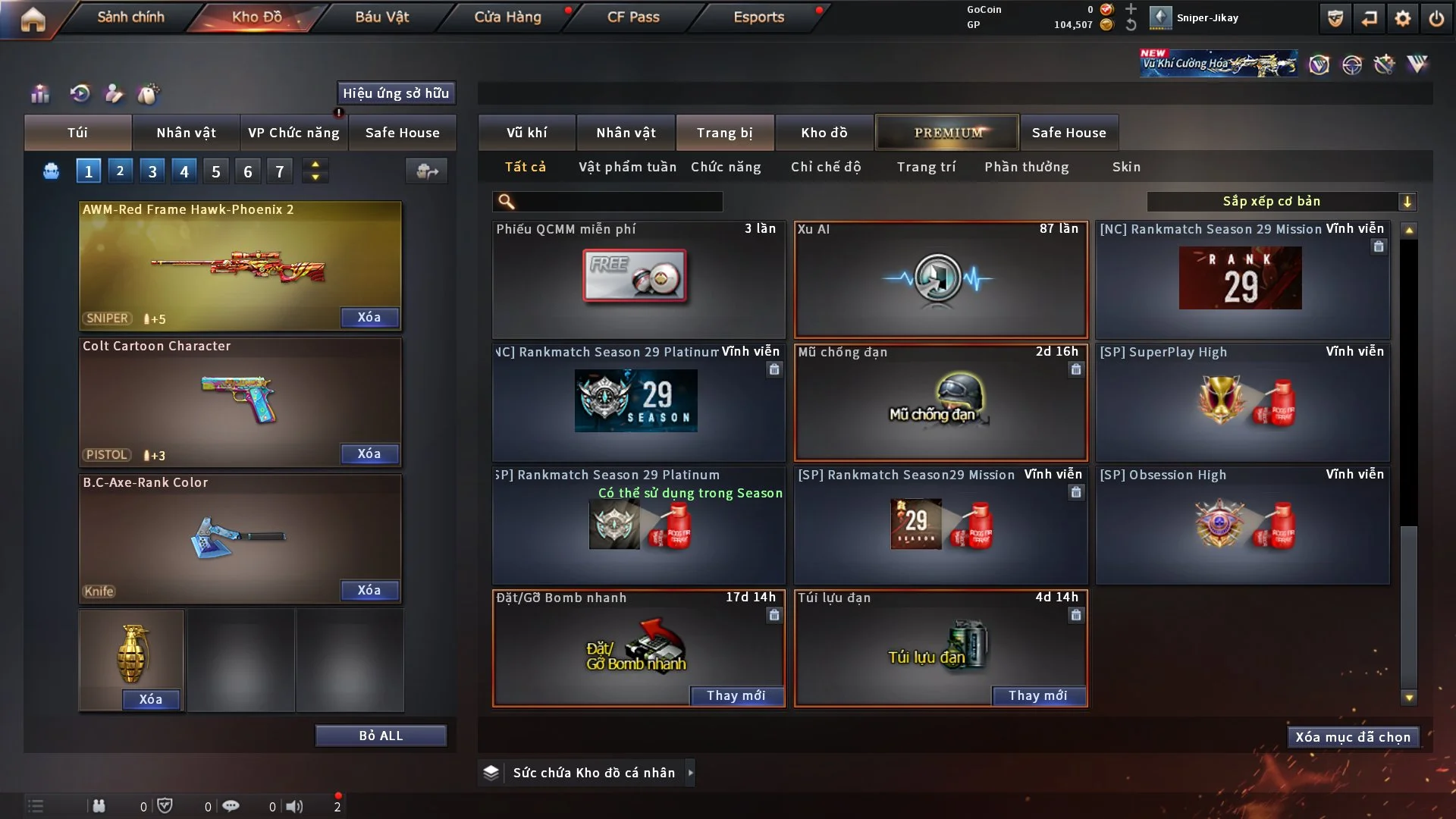Focus the inventory search field
This screenshot has height=819, width=1456.
pos(618,201)
